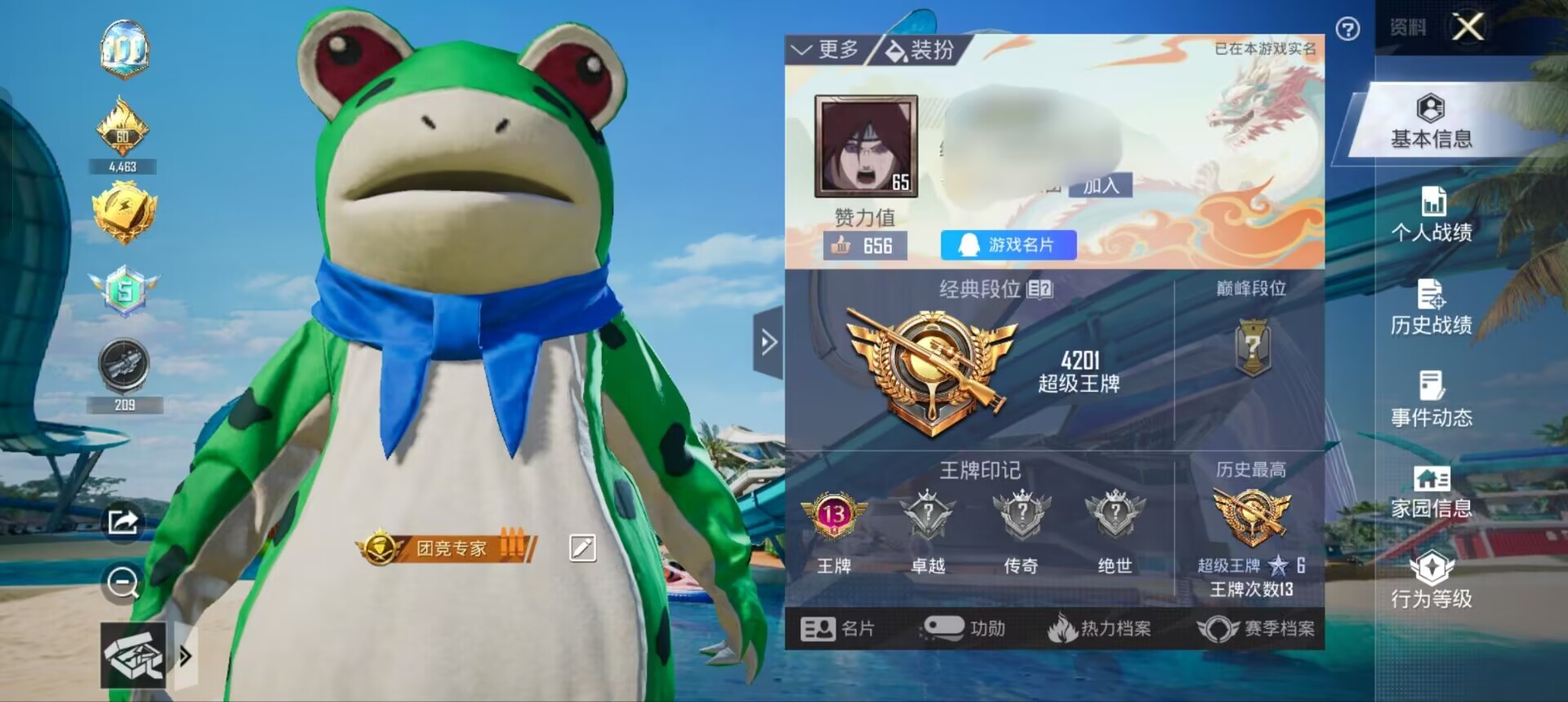Select the zoom-out magnifier icon

(x=122, y=581)
